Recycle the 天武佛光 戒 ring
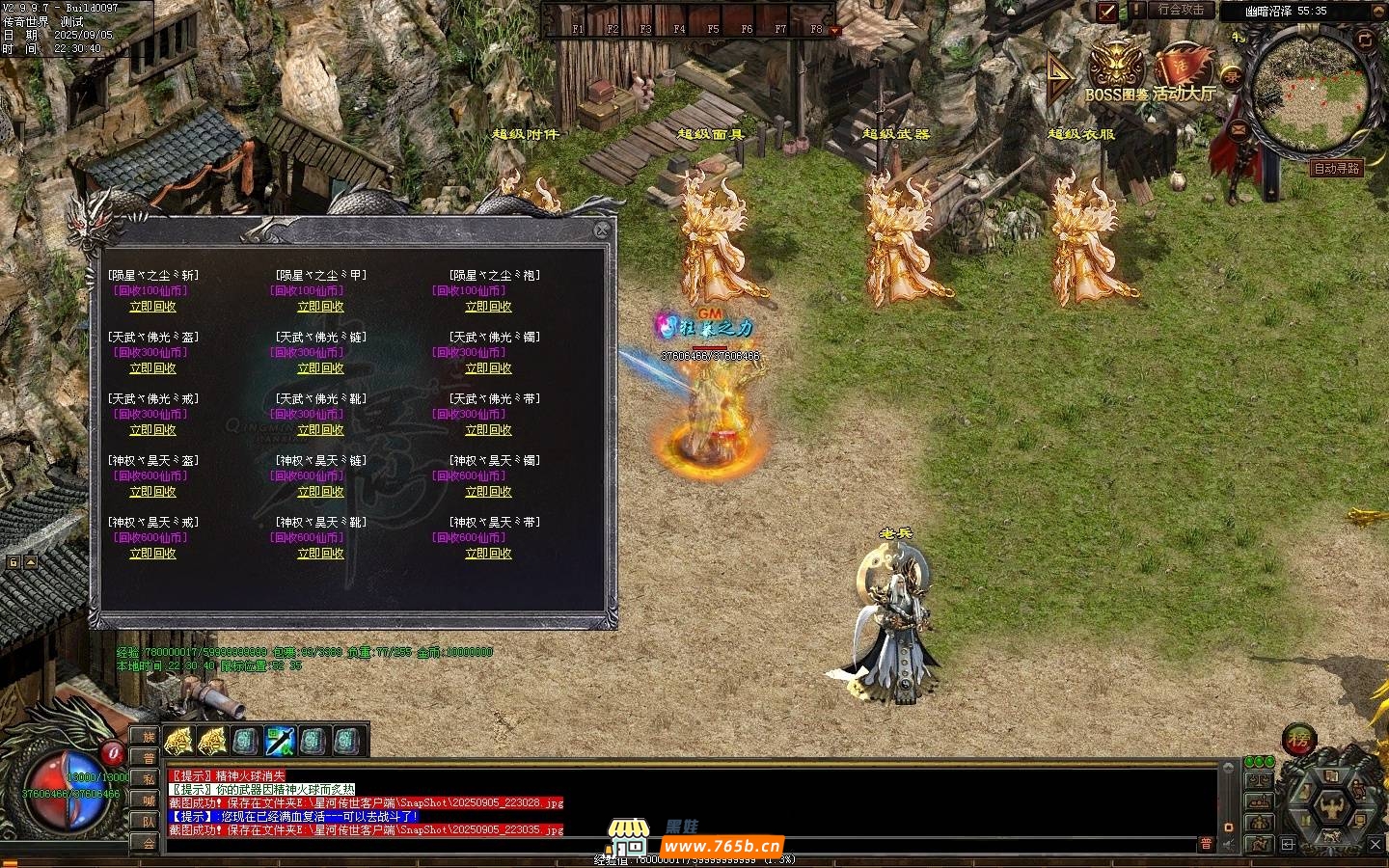This screenshot has height=868, width=1389. [x=152, y=430]
